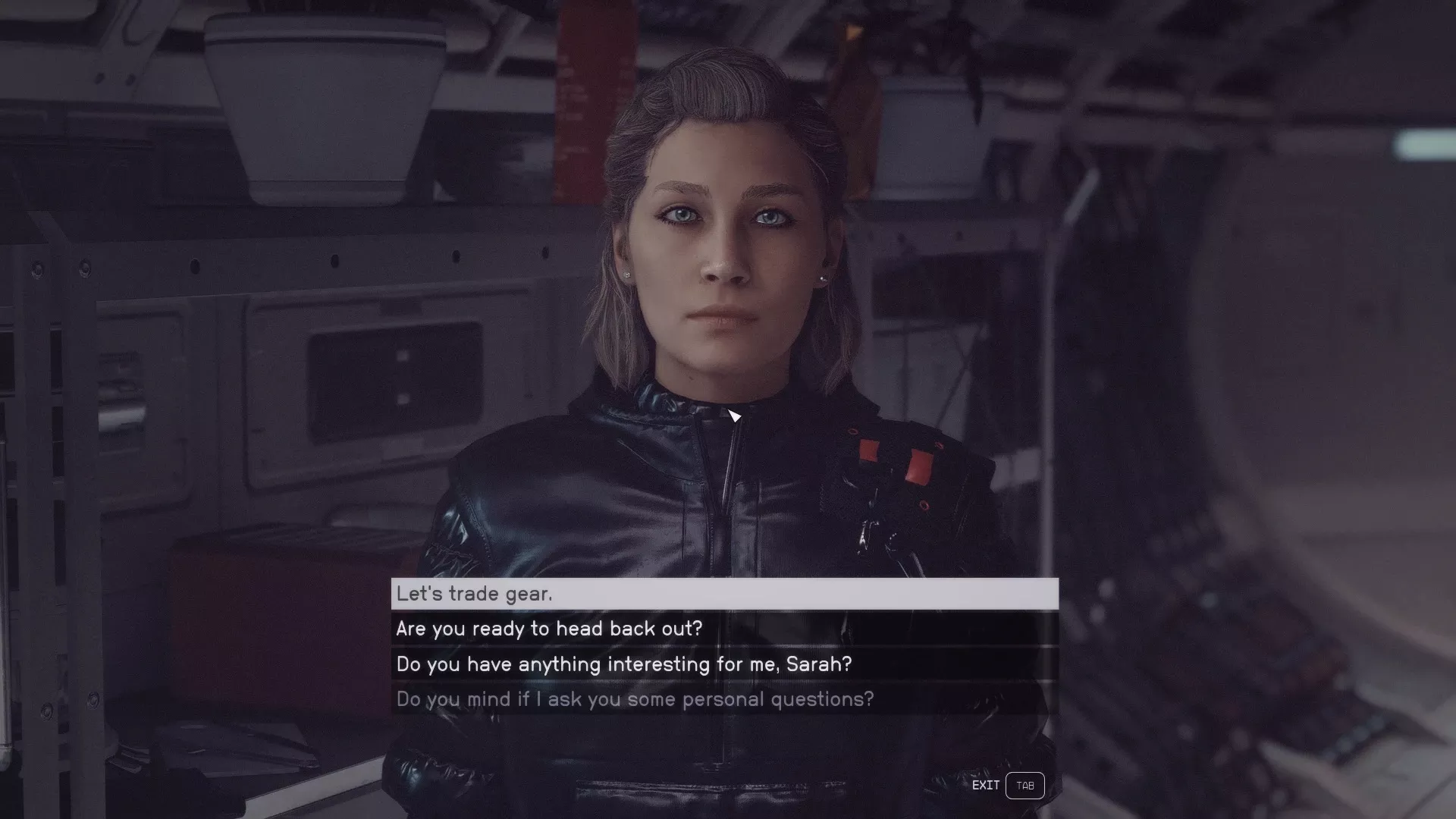Ask Sarah if she has anything interesting
Viewport: 1456px width, 819px height.
pyautogui.click(x=724, y=664)
